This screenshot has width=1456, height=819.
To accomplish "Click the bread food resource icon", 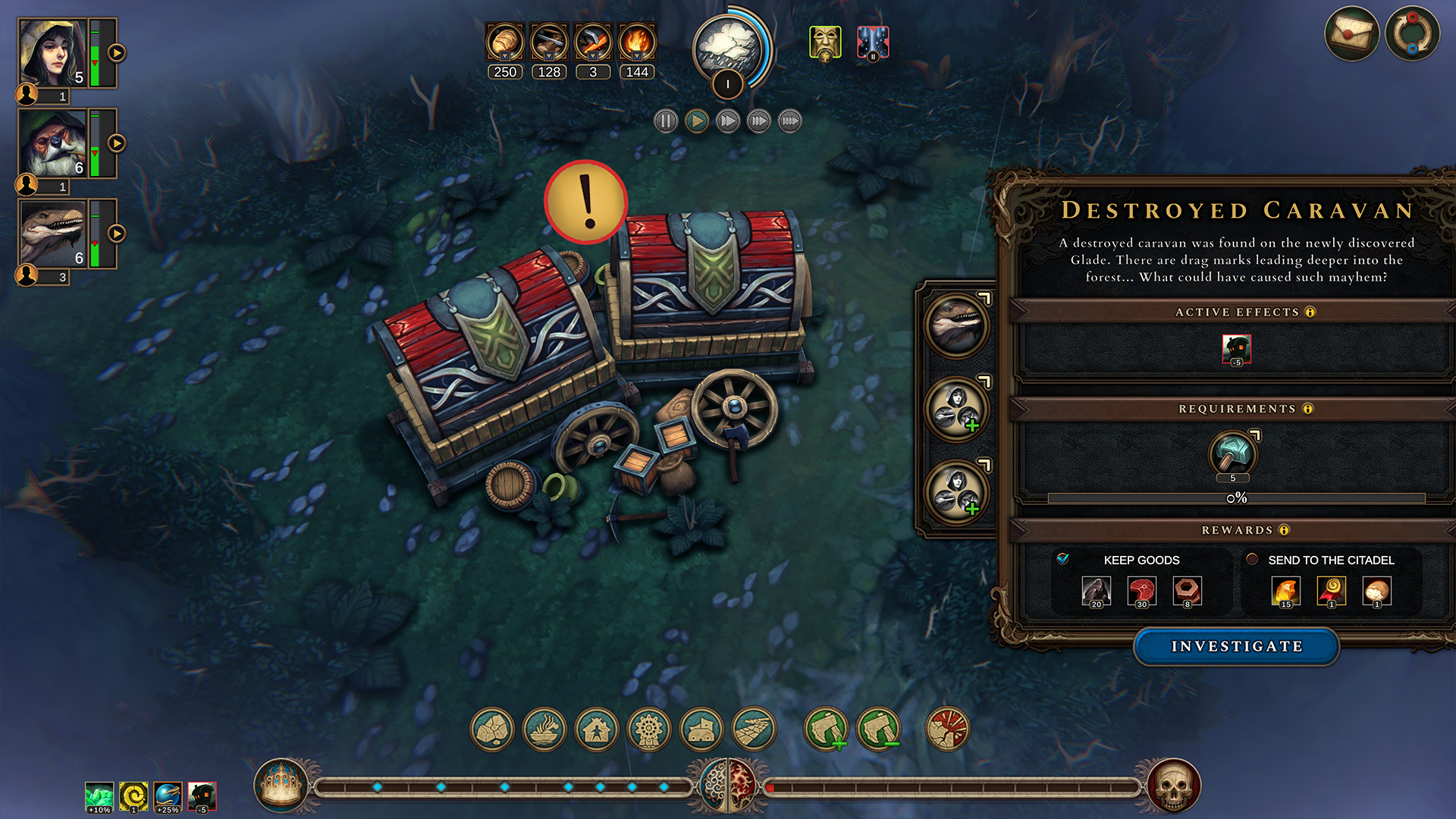I will (505, 42).
